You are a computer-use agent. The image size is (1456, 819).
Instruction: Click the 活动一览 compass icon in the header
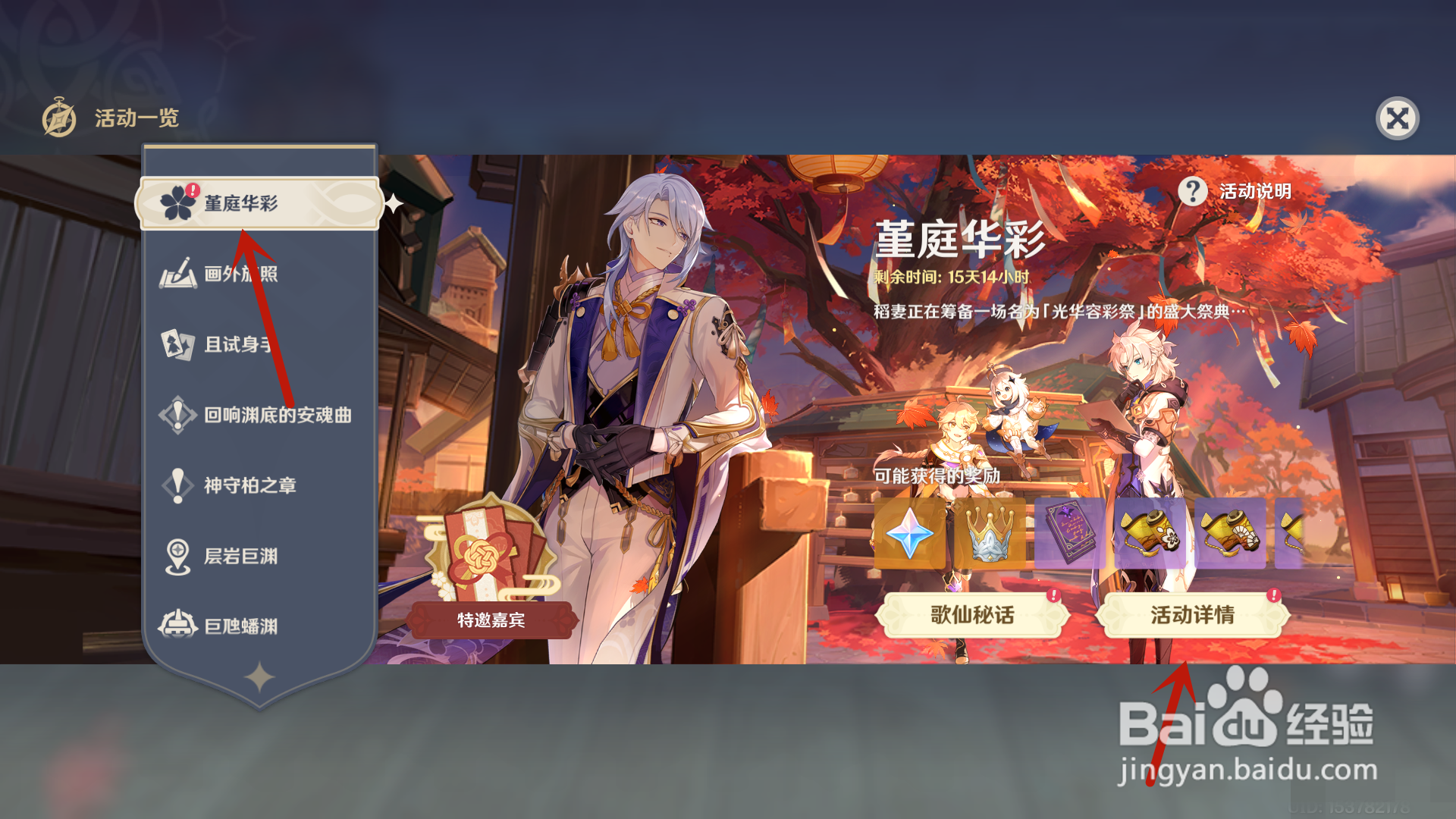tap(58, 118)
